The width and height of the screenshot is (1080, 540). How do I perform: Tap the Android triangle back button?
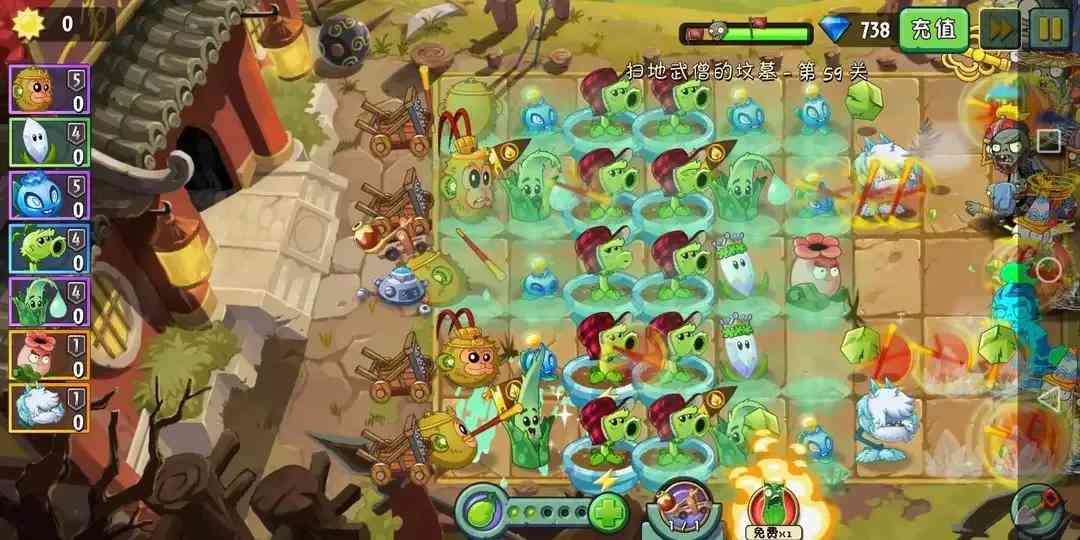coord(1048,400)
